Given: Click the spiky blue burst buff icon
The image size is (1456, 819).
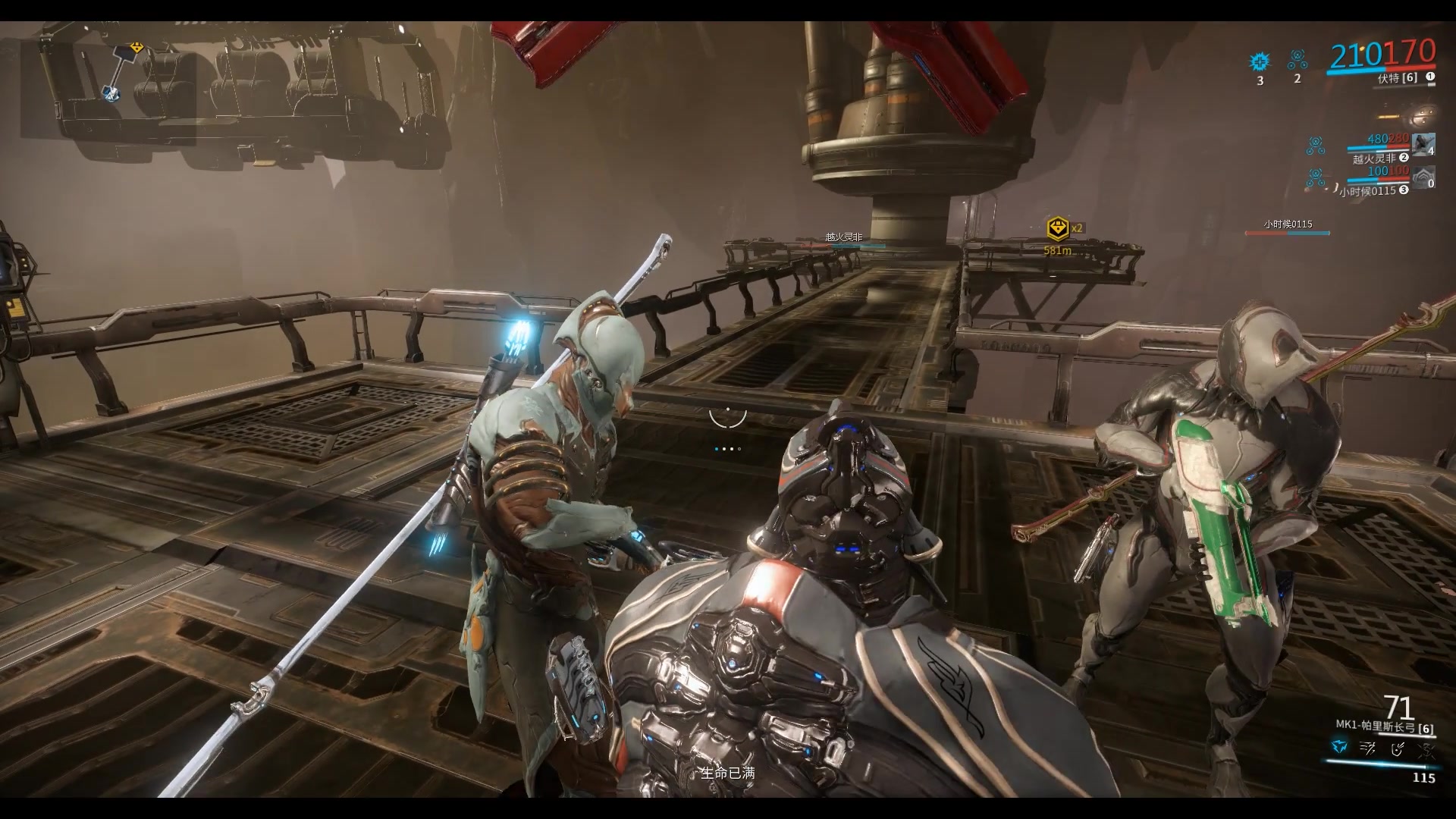Looking at the screenshot, I should [x=1260, y=61].
